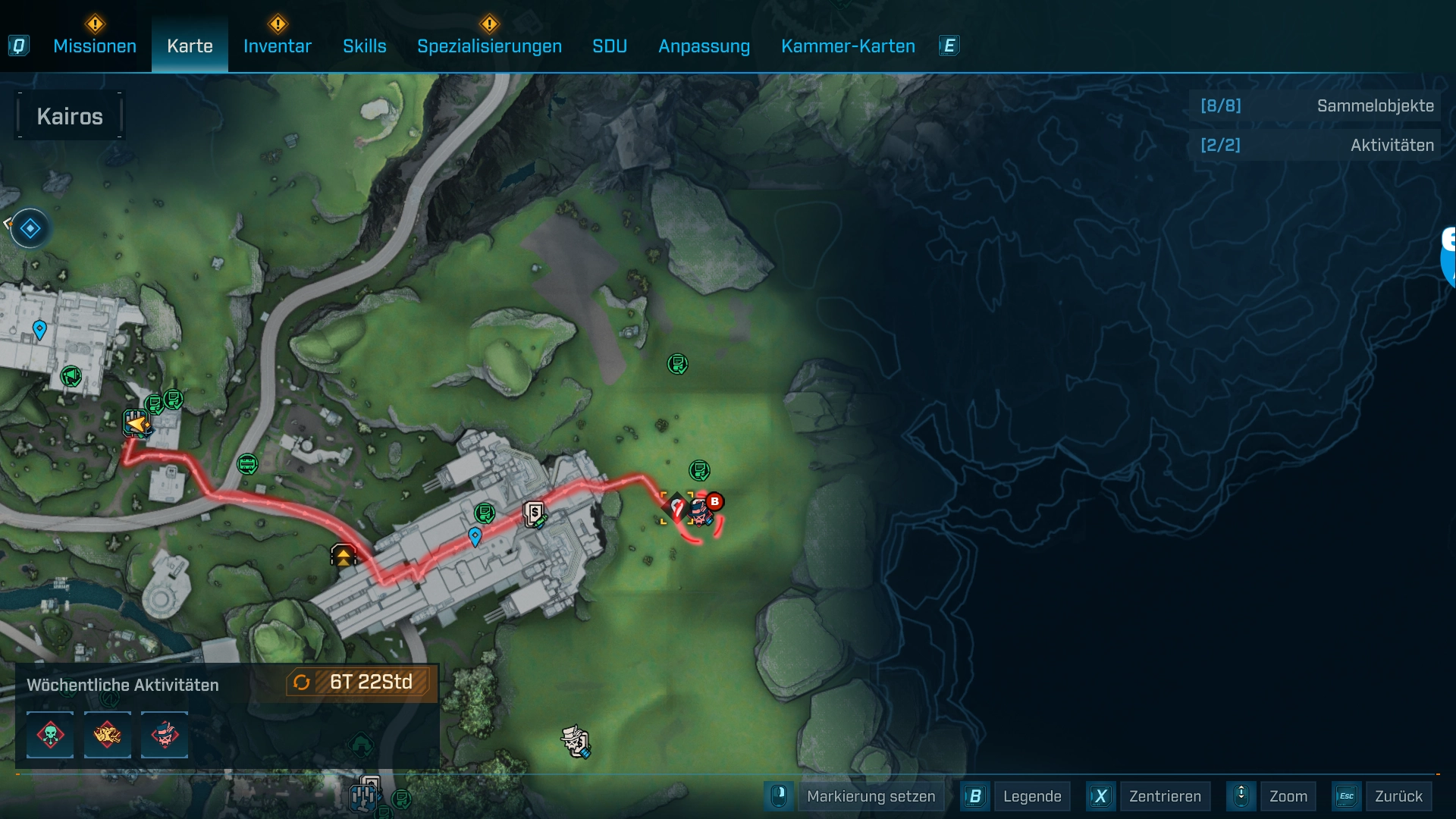Click the vending machine map marker

pyautogui.click(x=535, y=514)
